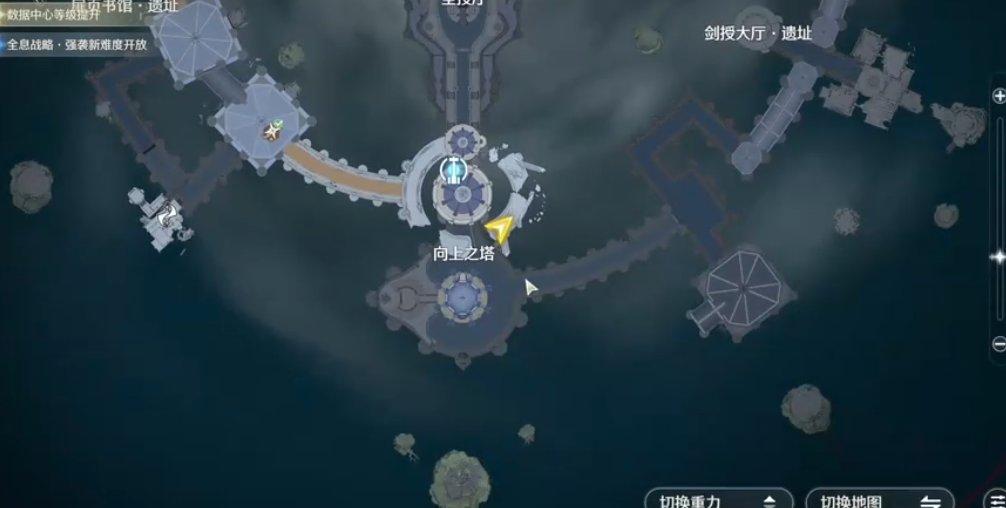Viewport: 1006px width, 508px height.
Task: Open the 切换重力 gravity switcher
Action: coord(720,500)
